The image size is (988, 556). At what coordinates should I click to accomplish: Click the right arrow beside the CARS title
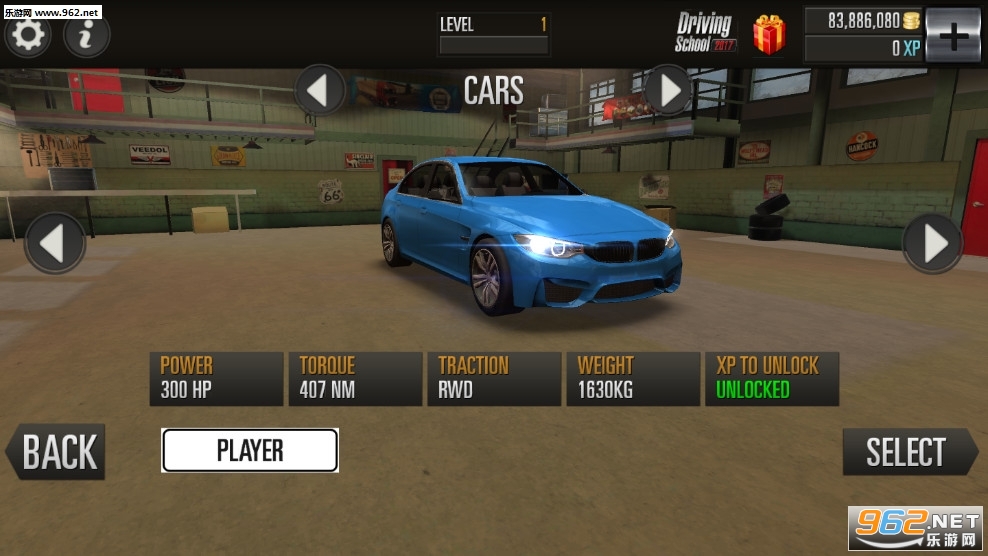[x=667, y=91]
